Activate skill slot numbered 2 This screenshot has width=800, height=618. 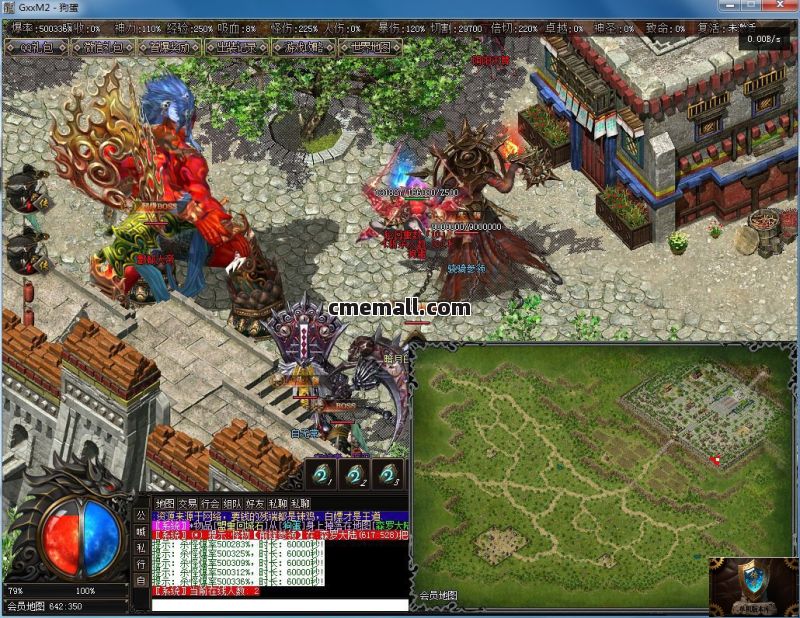click(x=355, y=473)
